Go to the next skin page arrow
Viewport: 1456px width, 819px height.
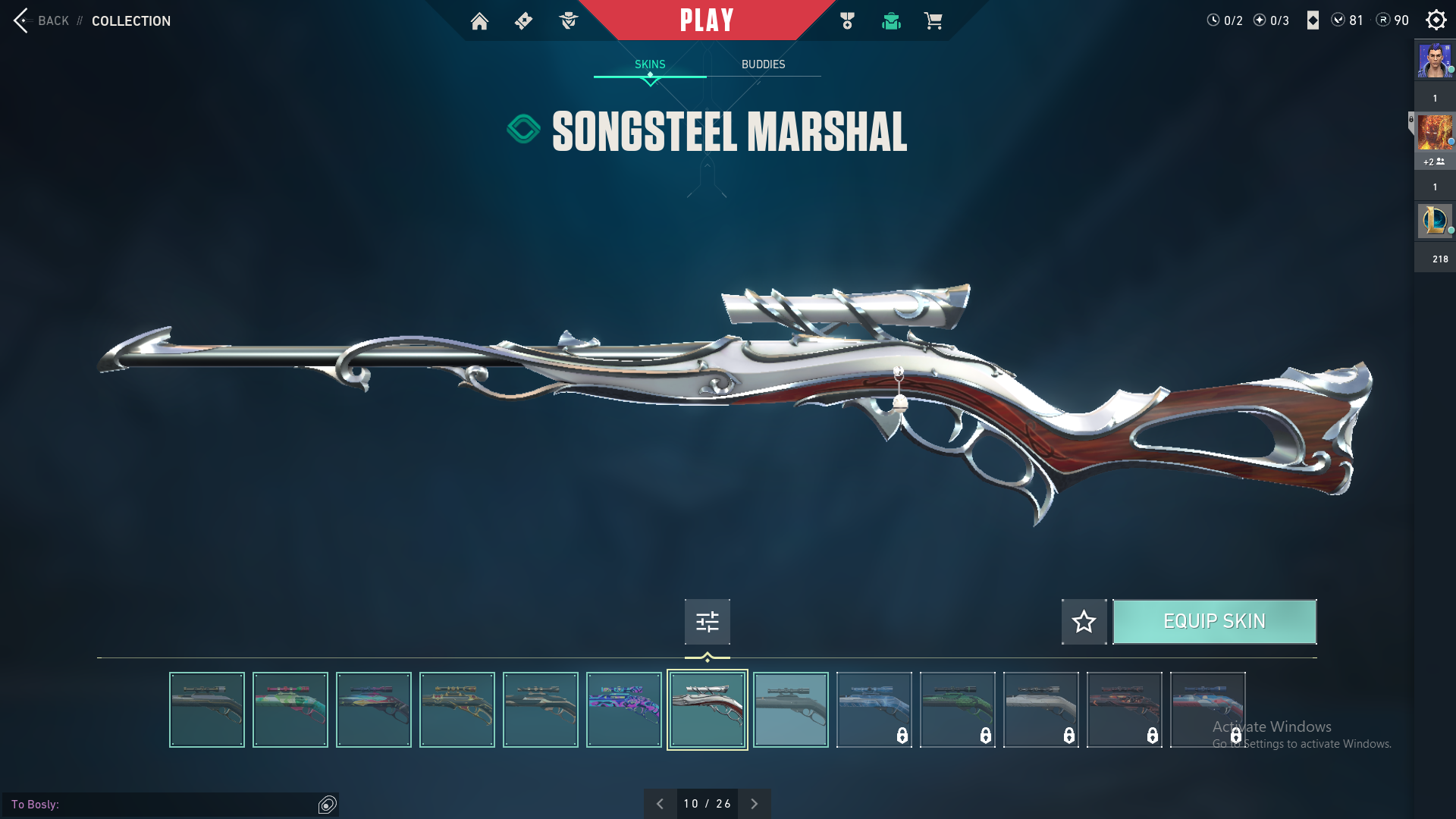pos(754,804)
